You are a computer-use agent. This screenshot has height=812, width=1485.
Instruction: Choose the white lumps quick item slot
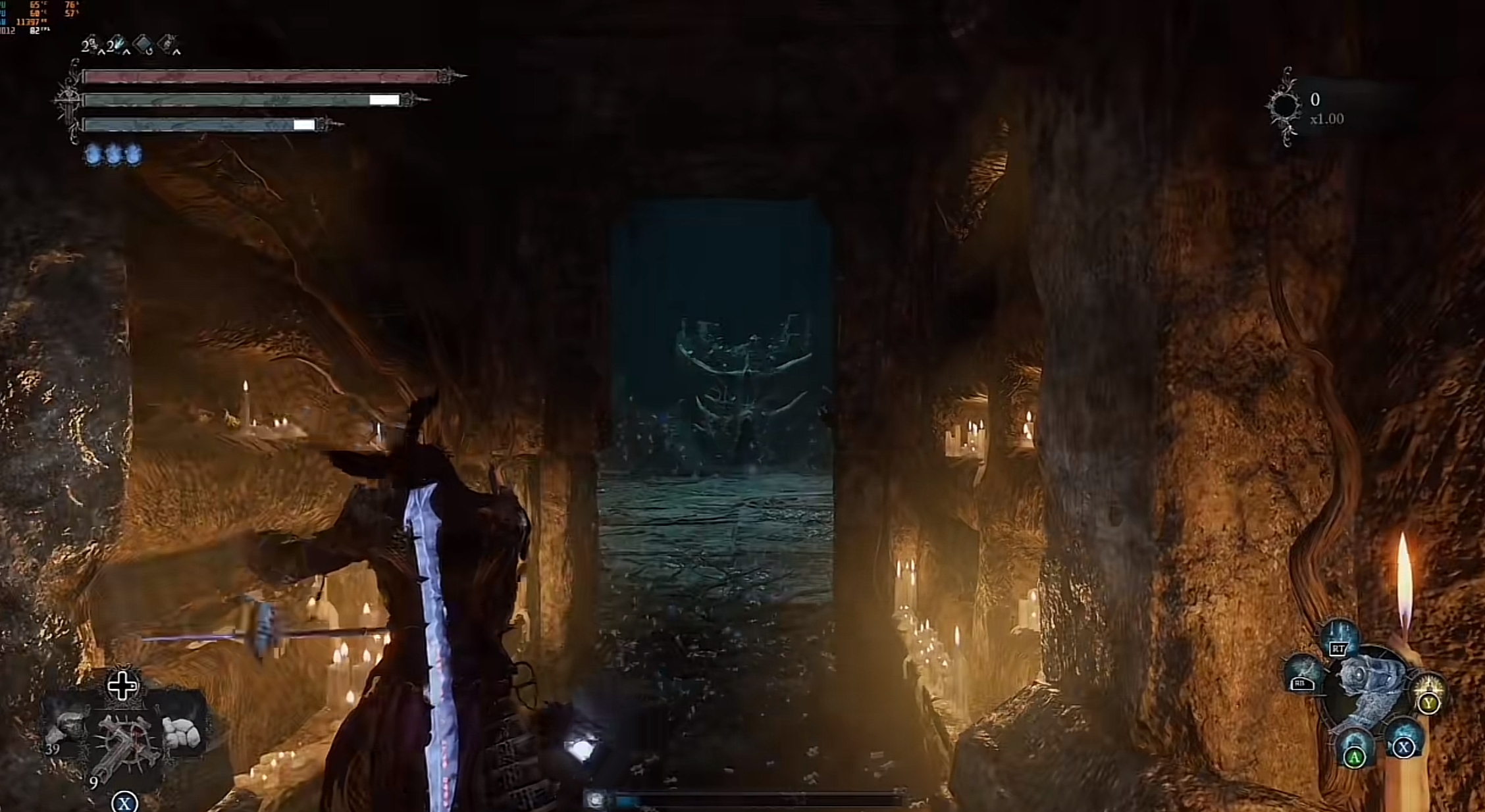[181, 732]
